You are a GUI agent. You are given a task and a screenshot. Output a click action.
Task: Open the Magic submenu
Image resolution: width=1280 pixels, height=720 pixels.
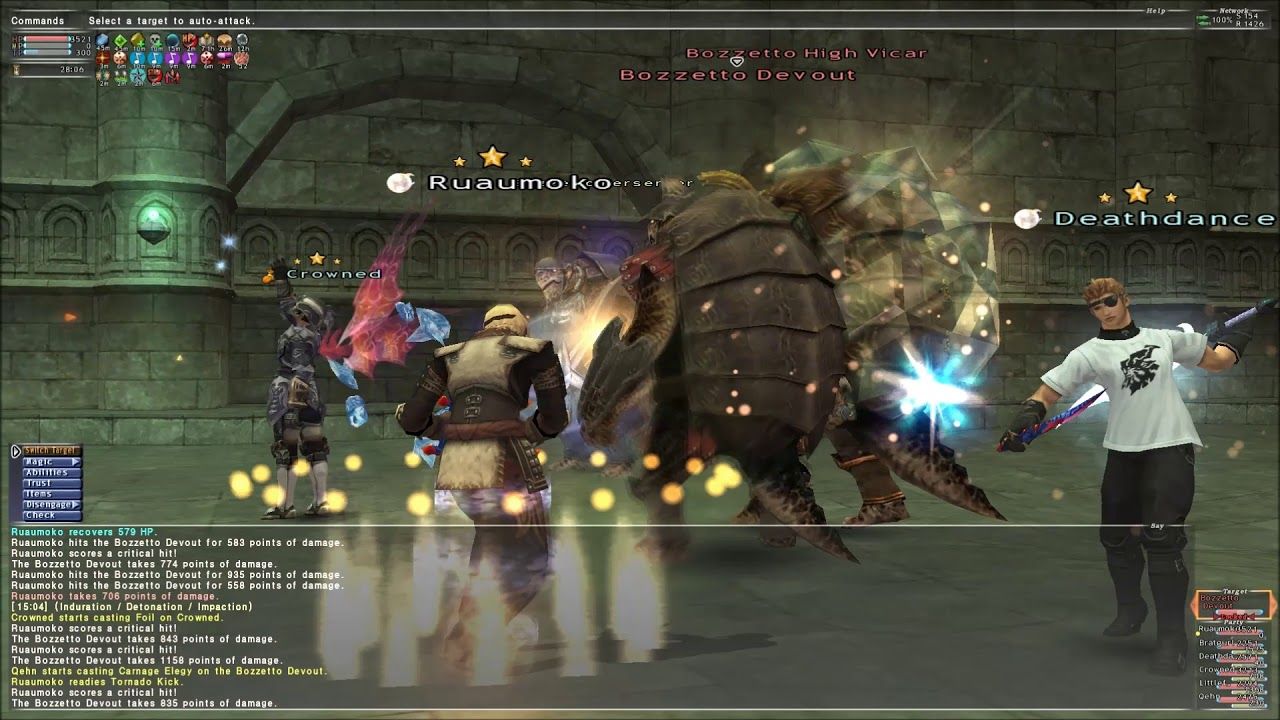(42, 462)
